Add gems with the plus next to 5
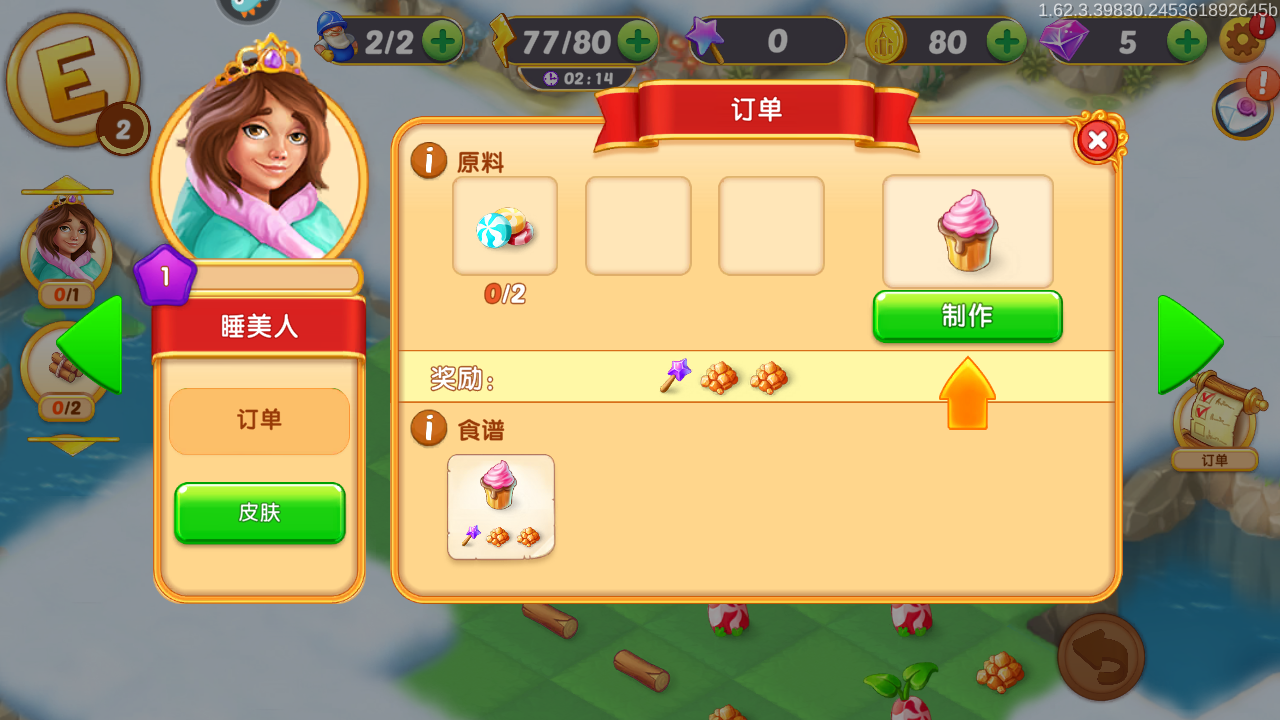Screen dimensions: 1280x720 pyautogui.click(x=1186, y=41)
